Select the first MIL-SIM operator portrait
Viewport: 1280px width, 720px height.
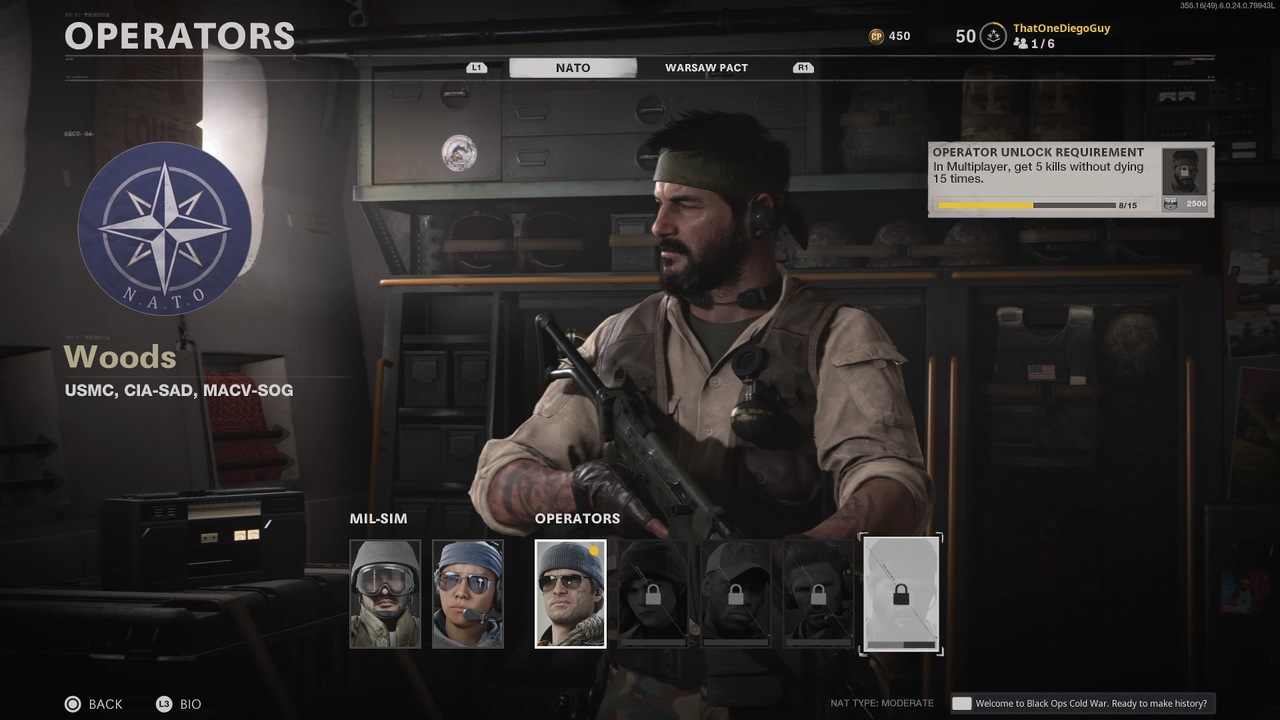pos(384,593)
